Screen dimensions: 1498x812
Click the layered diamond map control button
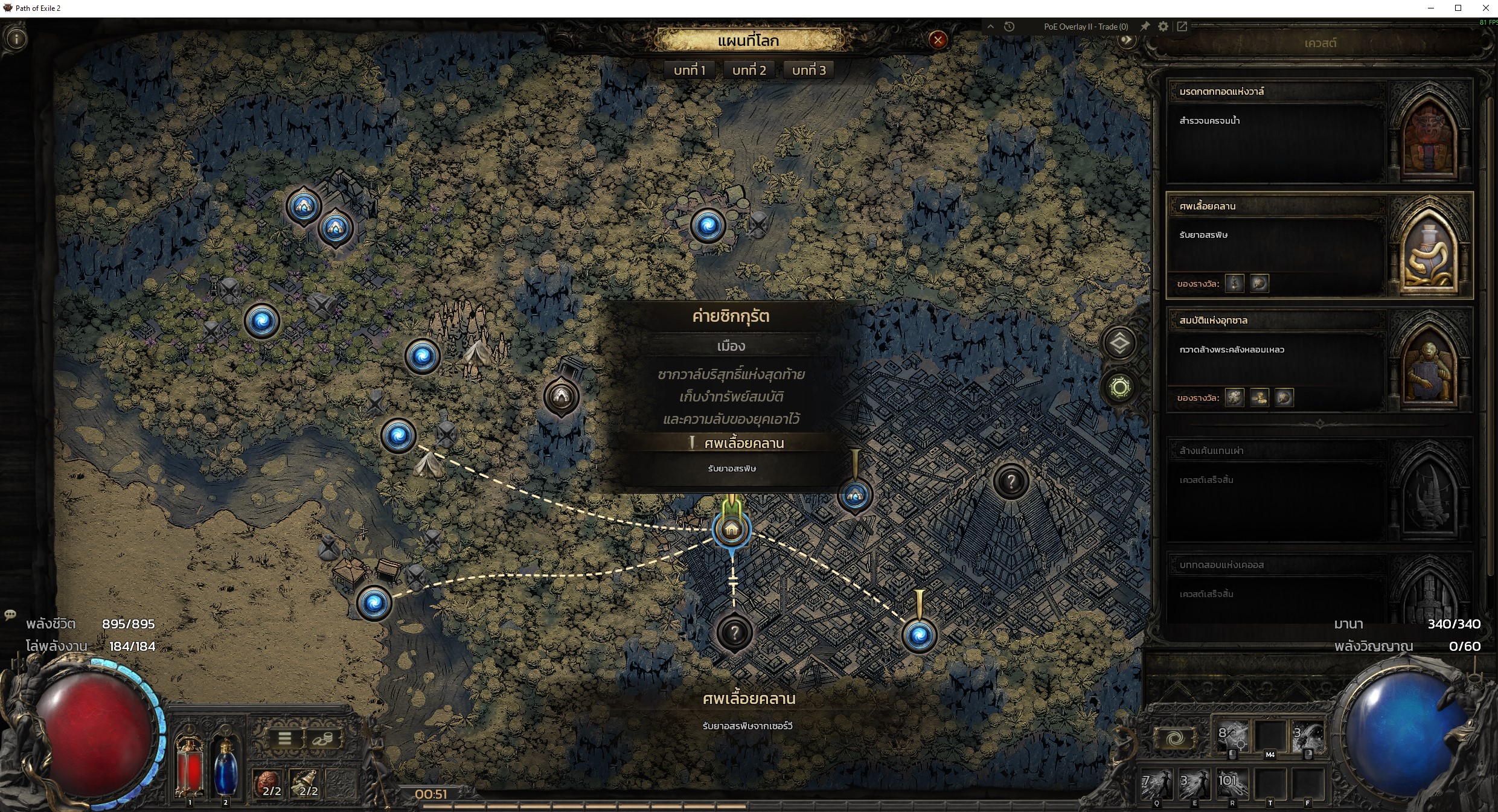coord(1119,344)
